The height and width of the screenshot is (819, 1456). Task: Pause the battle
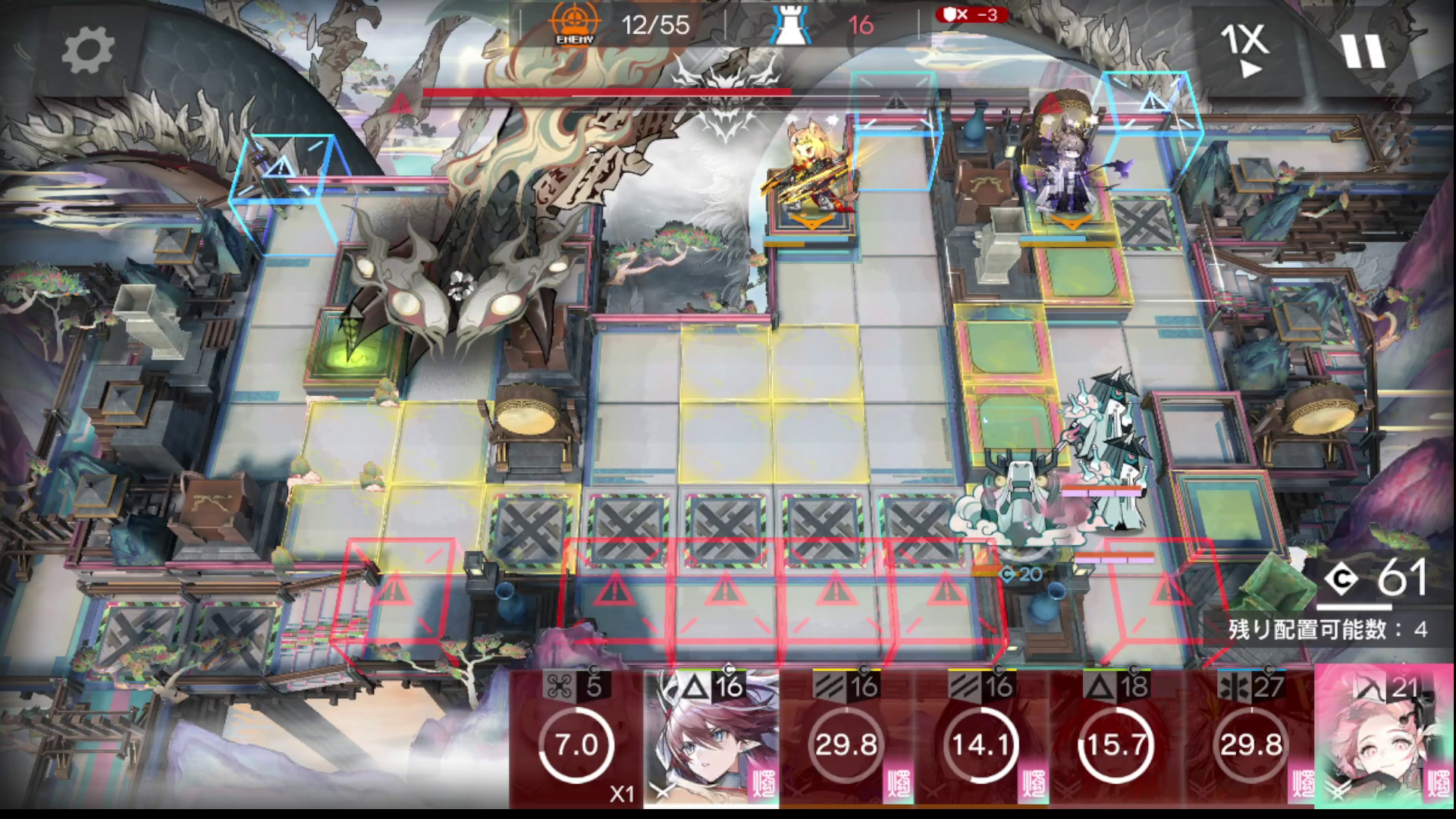1363,50
